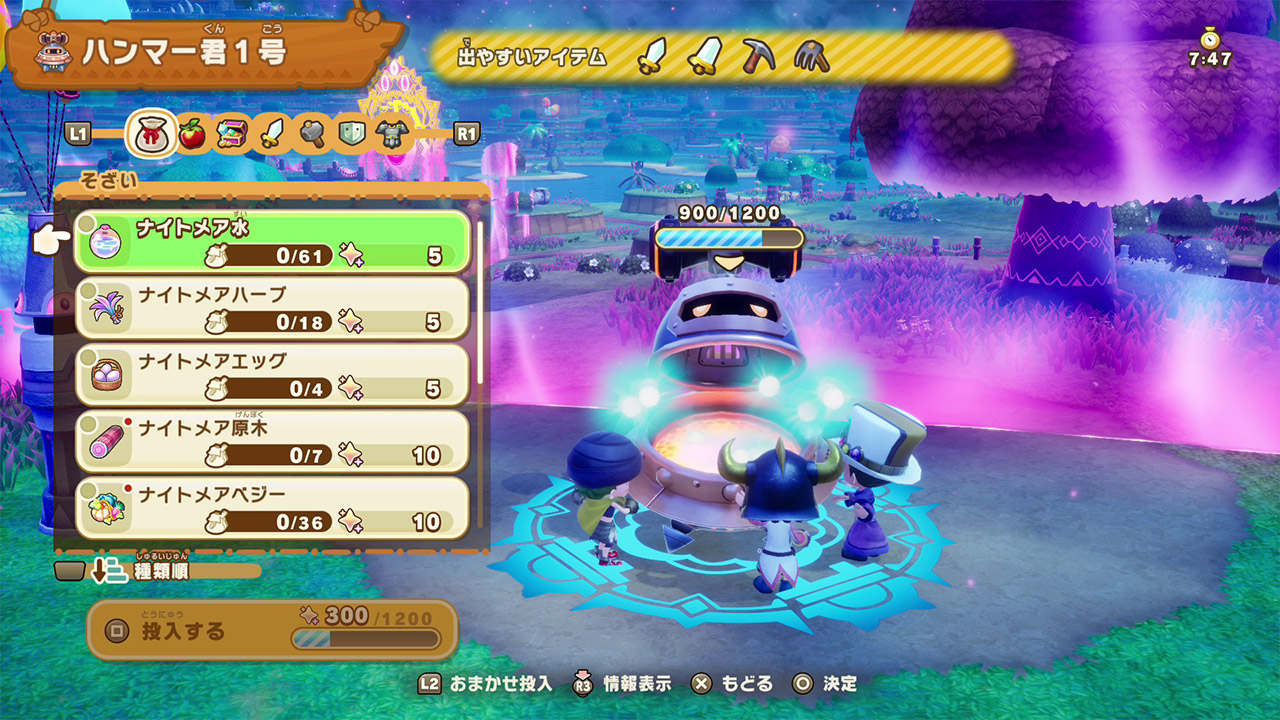Click the material list scrollbar
Screen dimensions: 1280x720
[x=480, y=300]
